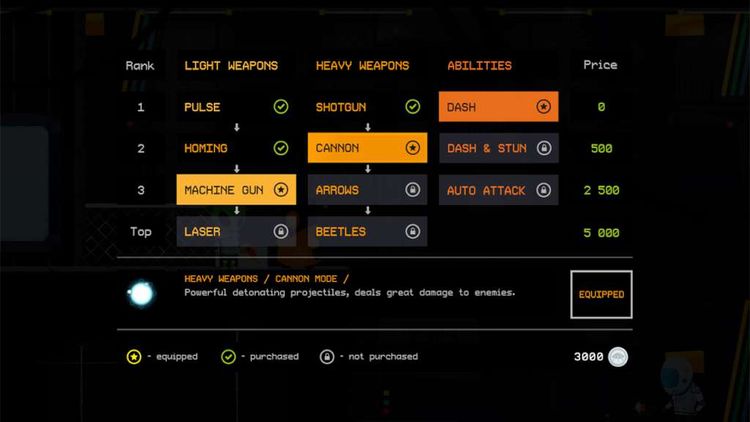Choose the Cannon heavy weapon

367,148
